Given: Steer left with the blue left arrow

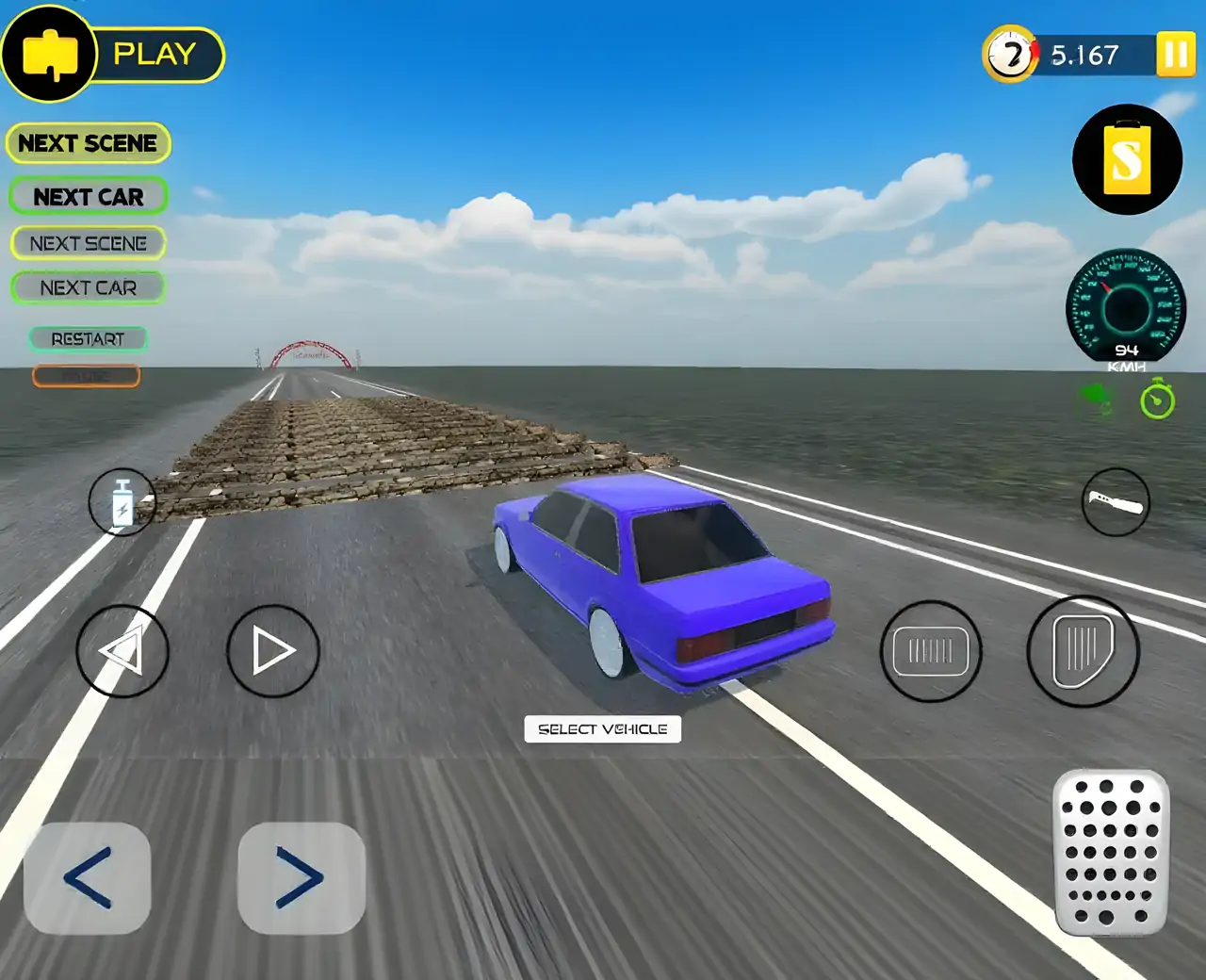Looking at the screenshot, I should 88,878.
